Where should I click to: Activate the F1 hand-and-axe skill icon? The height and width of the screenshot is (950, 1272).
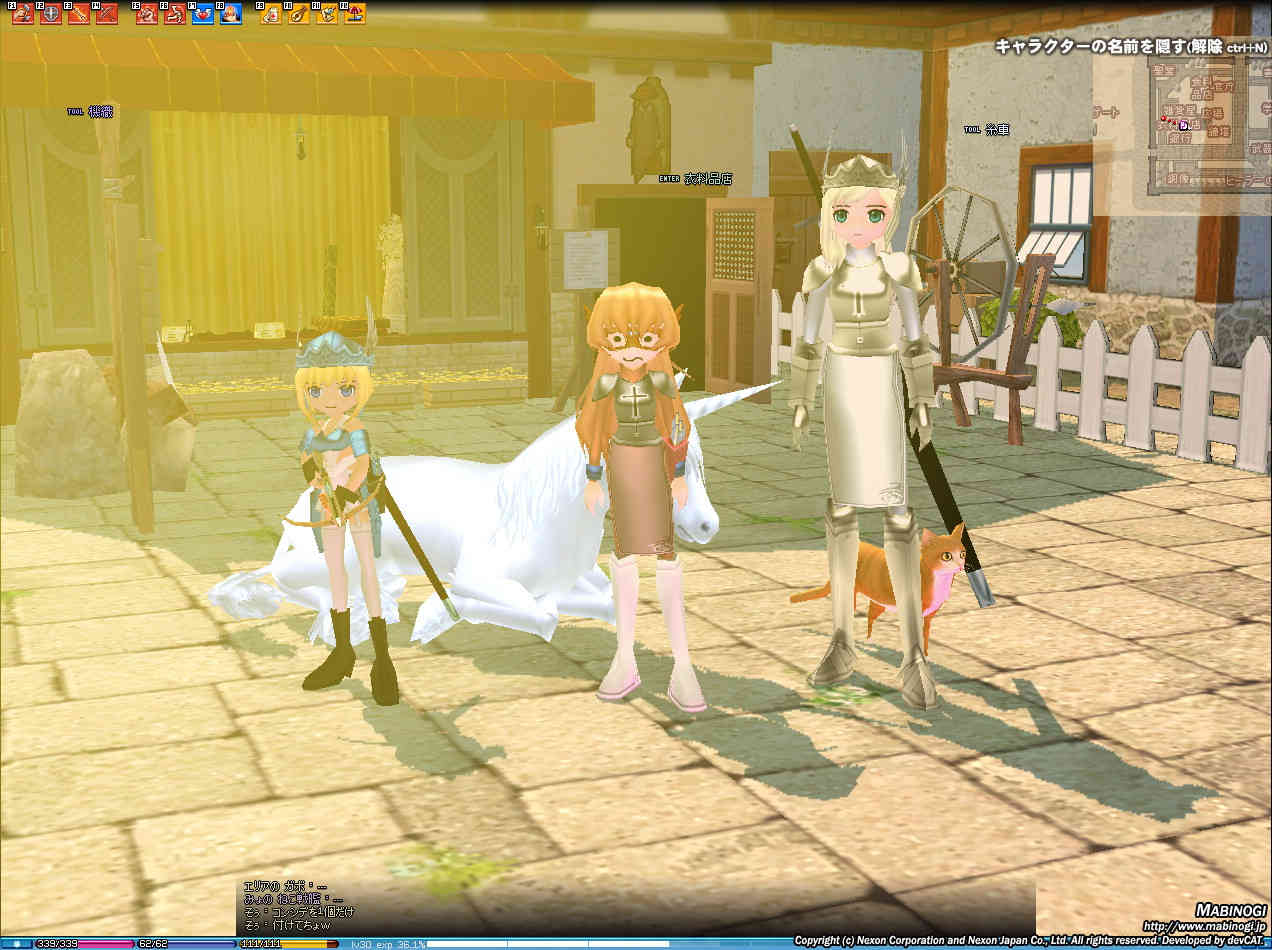(23, 14)
